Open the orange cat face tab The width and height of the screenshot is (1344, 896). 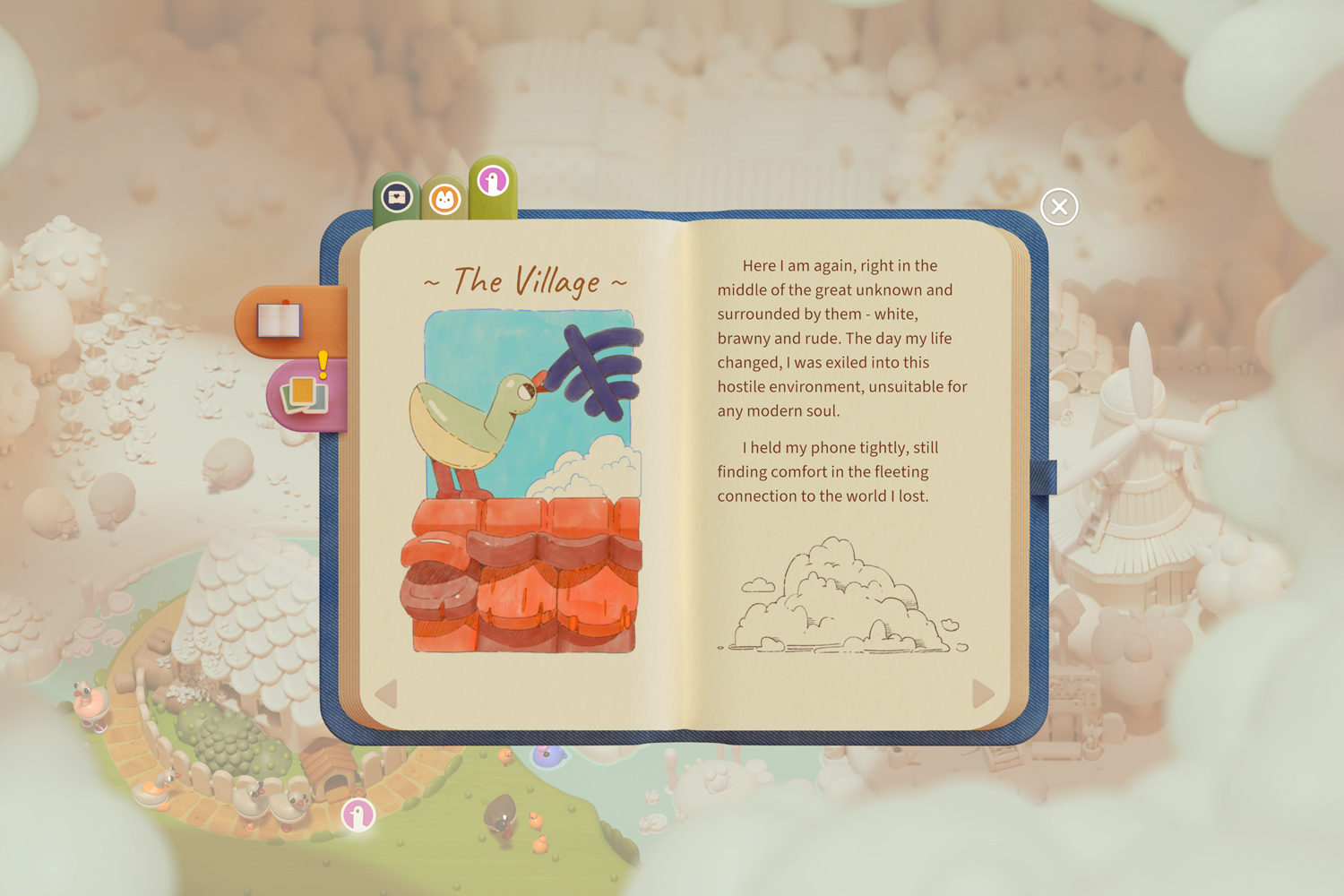pos(444,199)
